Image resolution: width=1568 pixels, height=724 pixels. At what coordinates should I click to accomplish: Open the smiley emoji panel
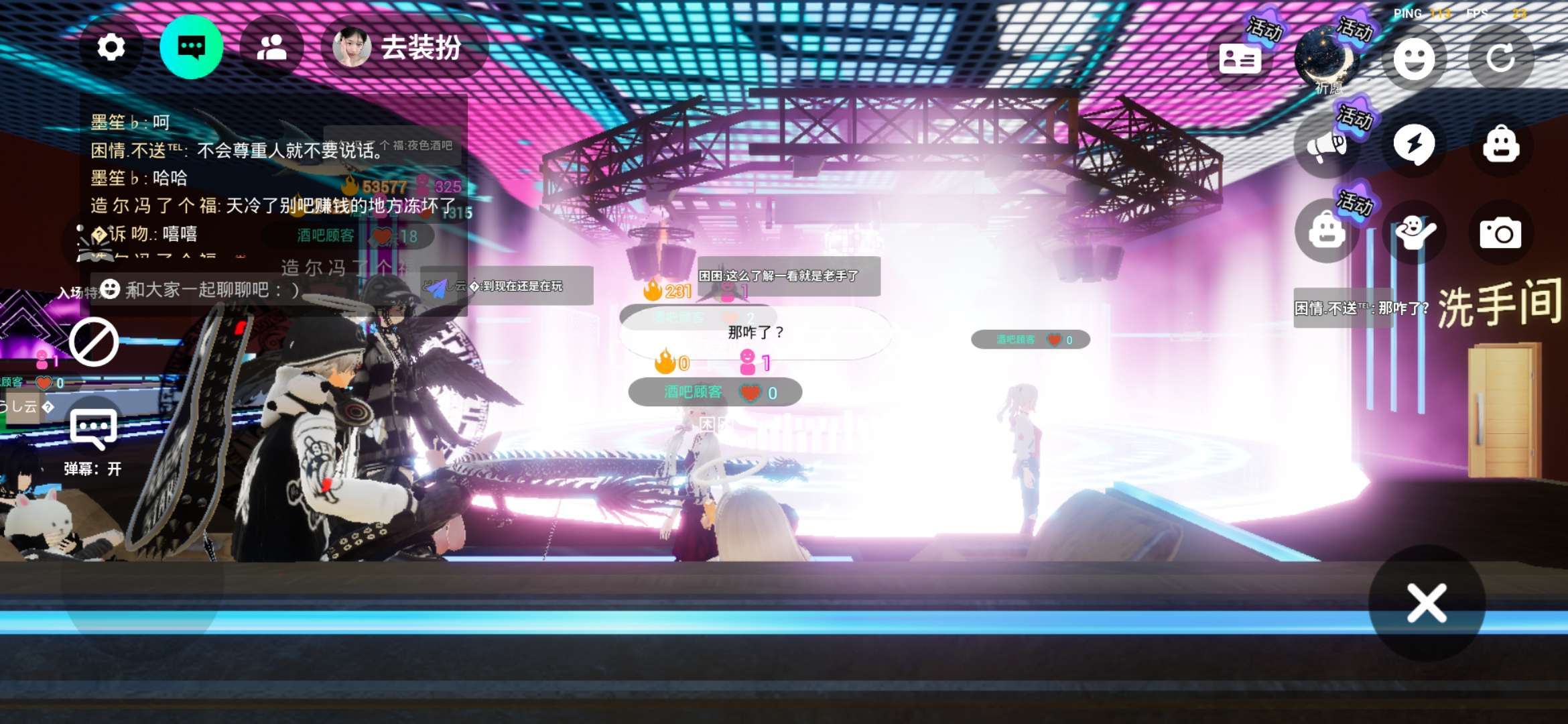pyautogui.click(x=1414, y=59)
